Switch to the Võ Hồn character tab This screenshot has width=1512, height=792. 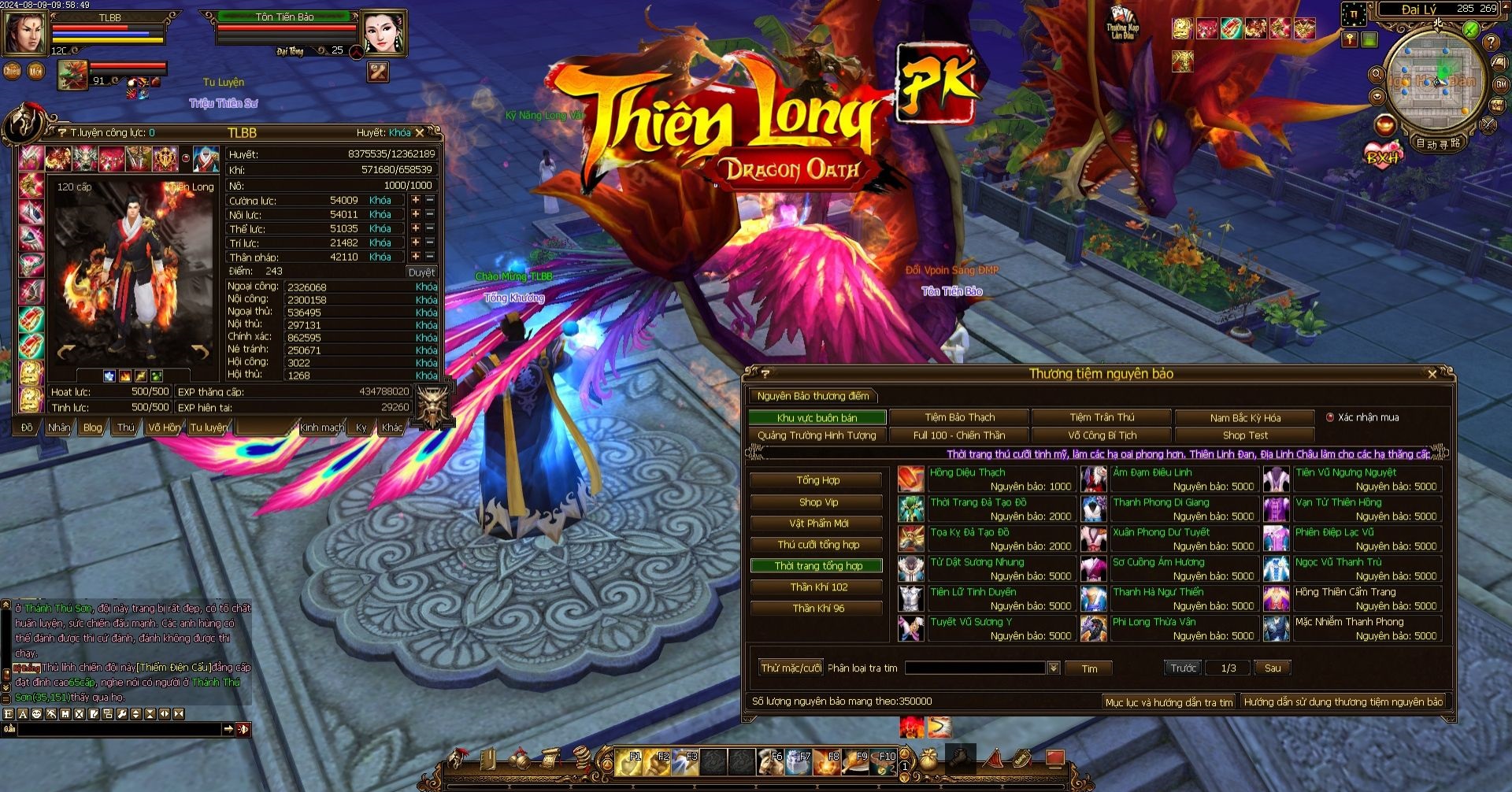tap(164, 427)
